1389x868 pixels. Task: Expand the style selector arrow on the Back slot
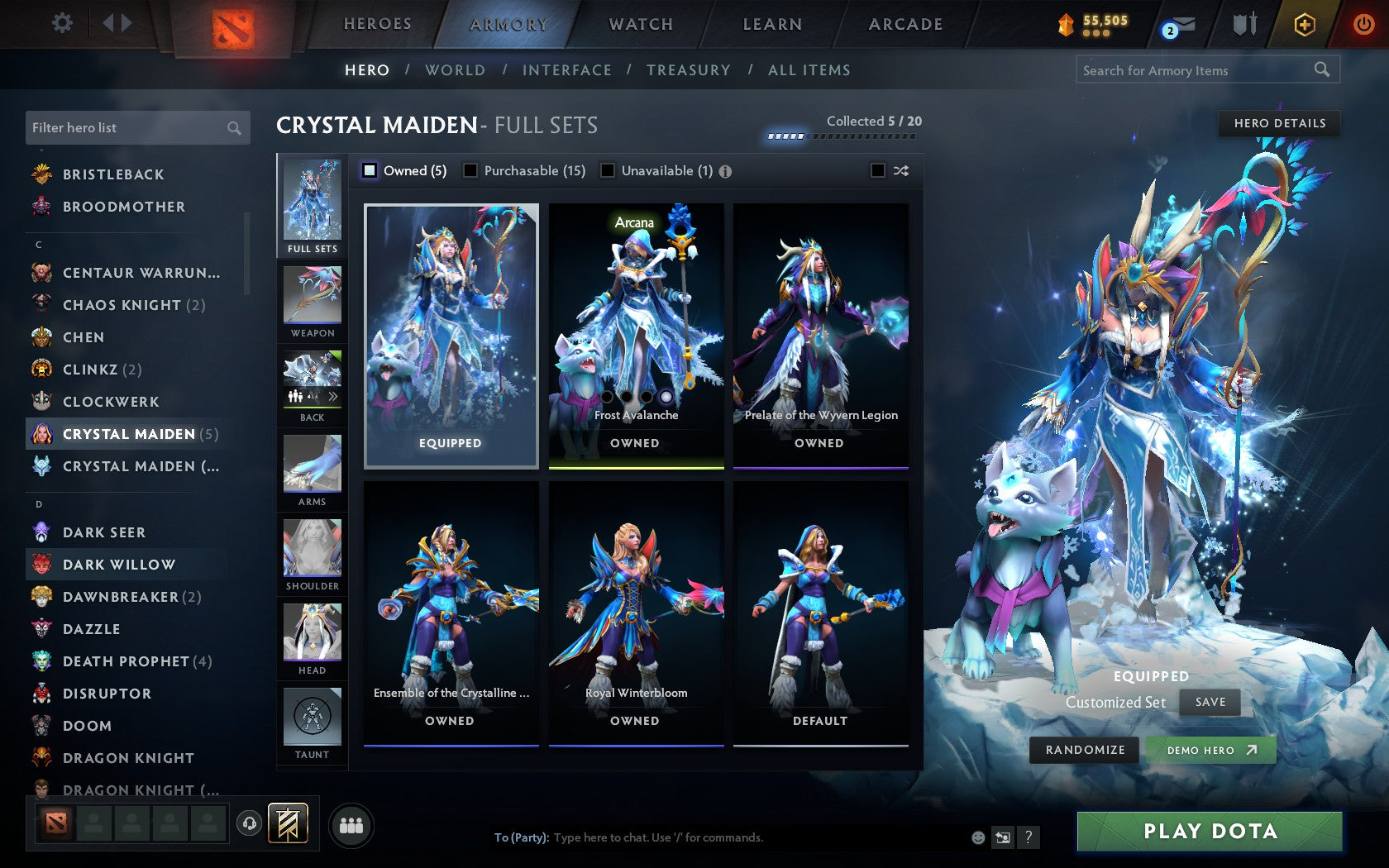click(333, 396)
